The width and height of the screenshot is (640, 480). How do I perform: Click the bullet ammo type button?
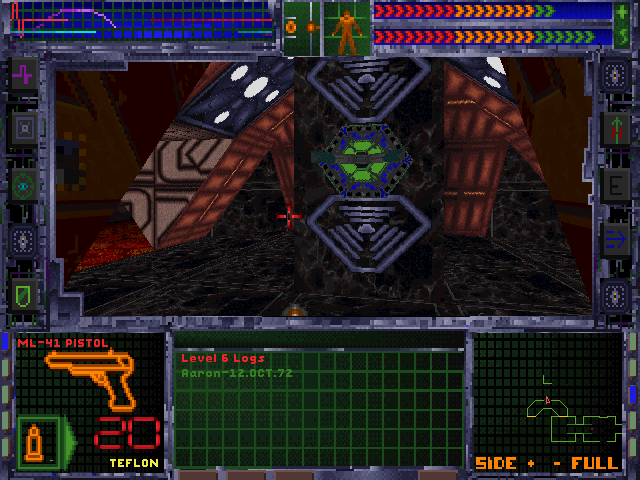35,440
